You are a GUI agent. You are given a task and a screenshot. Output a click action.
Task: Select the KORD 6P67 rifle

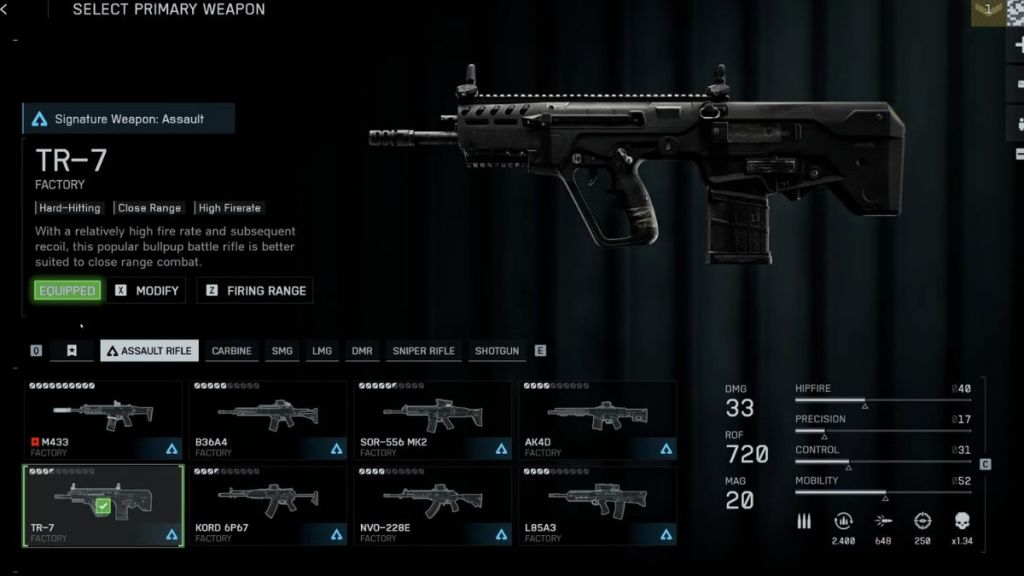[268, 506]
